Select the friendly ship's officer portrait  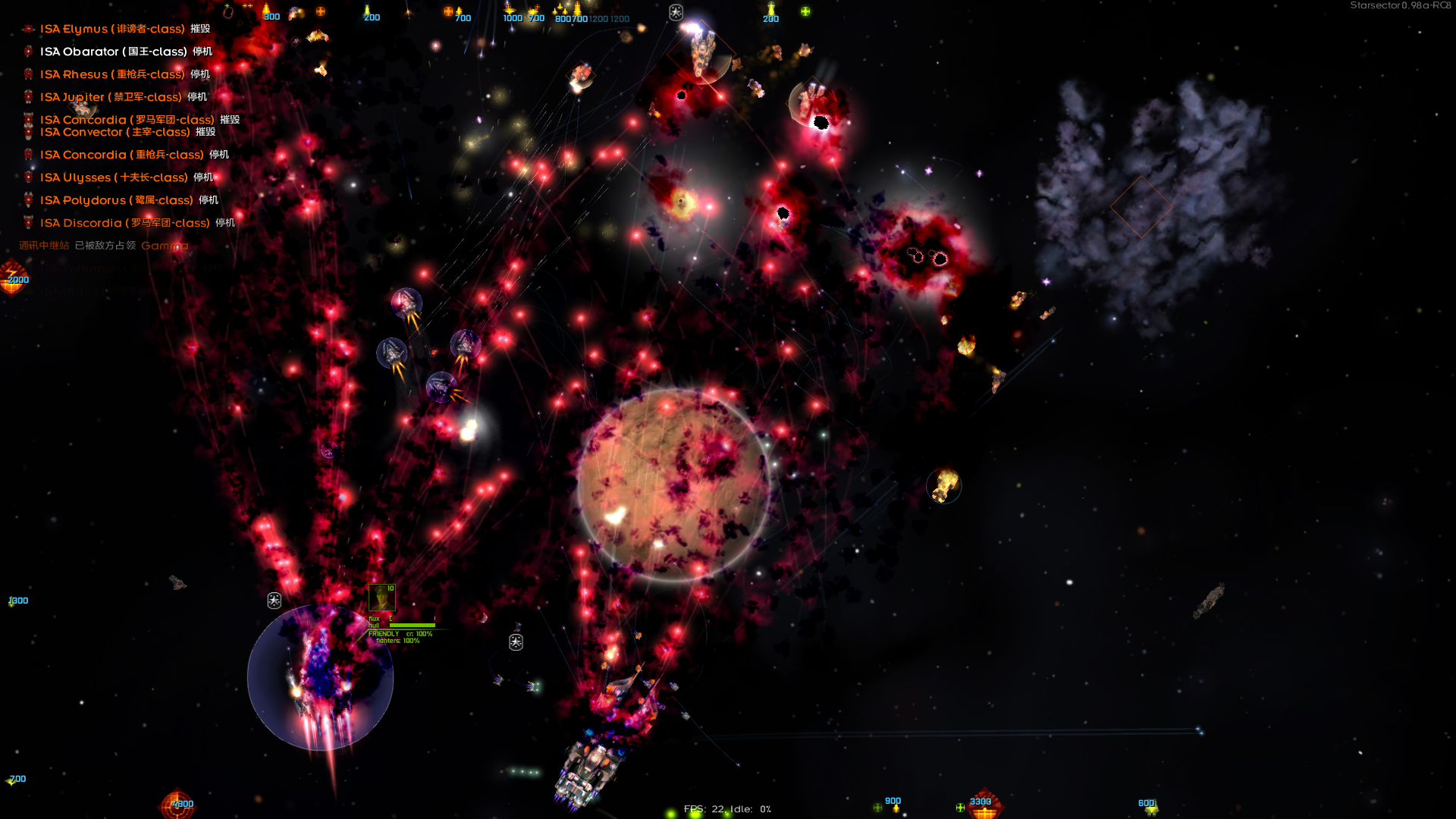point(381,598)
